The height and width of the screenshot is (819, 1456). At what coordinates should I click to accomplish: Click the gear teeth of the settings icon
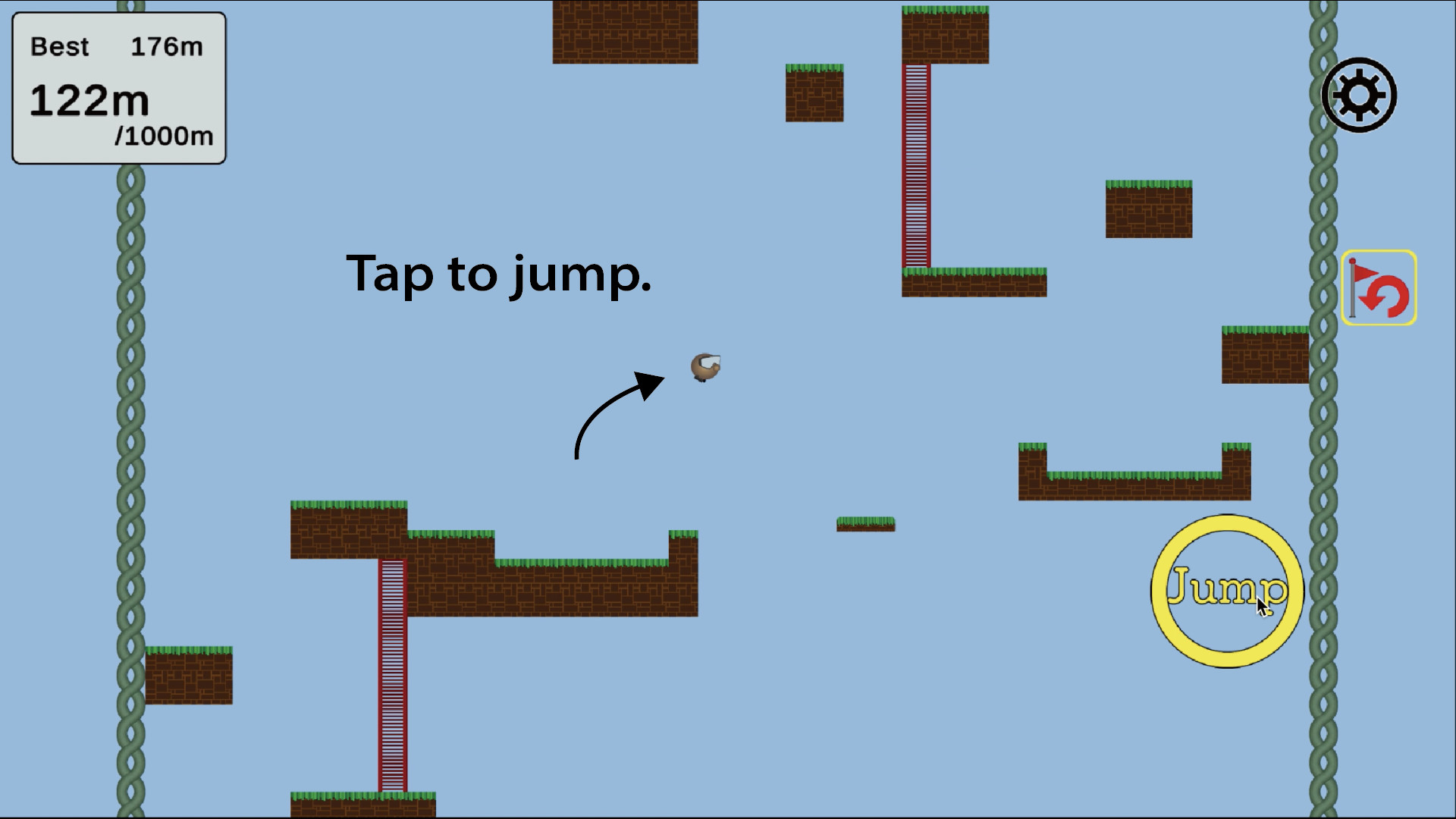[1359, 74]
